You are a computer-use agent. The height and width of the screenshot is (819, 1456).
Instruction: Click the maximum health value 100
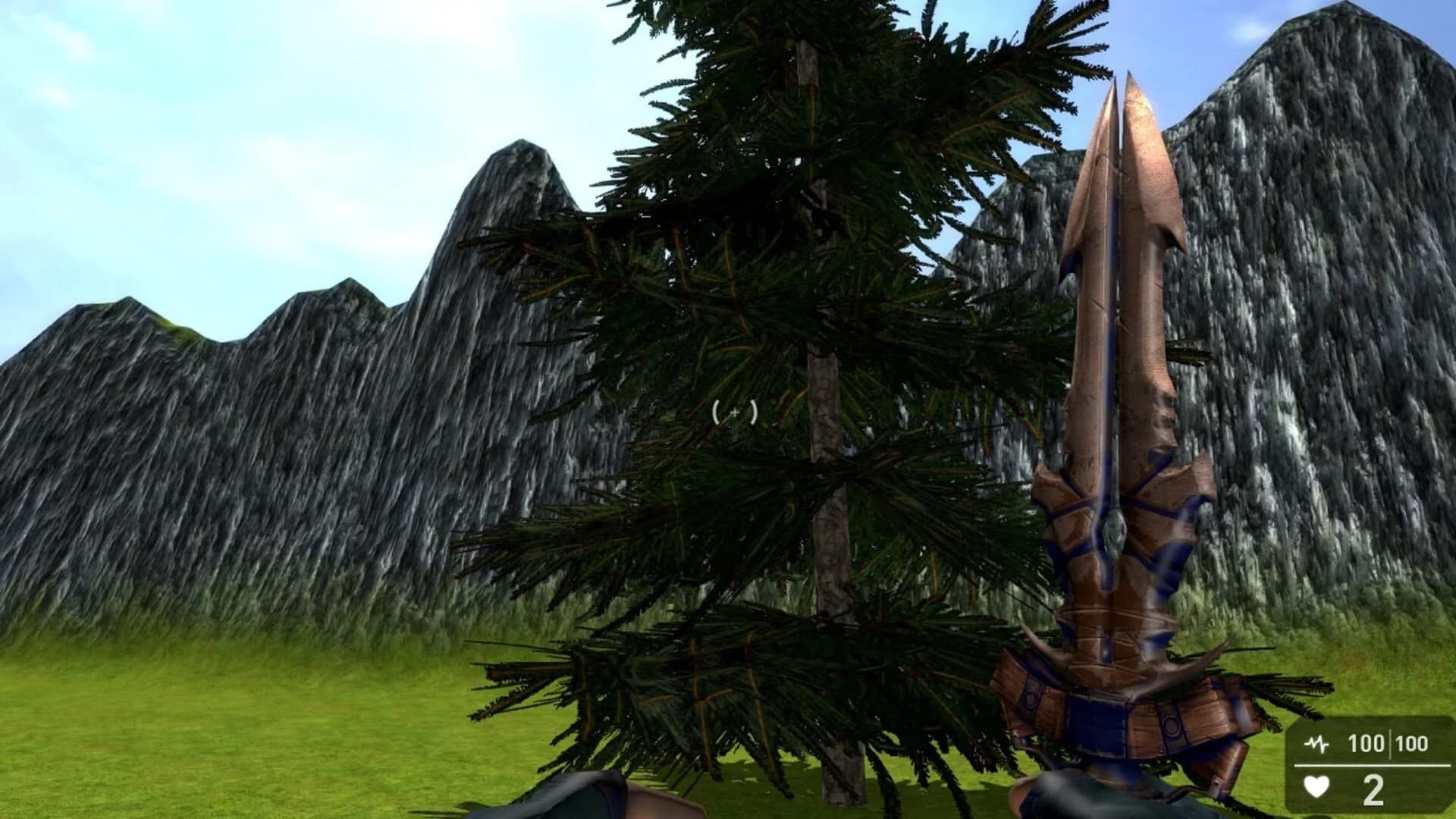[x=1412, y=744]
